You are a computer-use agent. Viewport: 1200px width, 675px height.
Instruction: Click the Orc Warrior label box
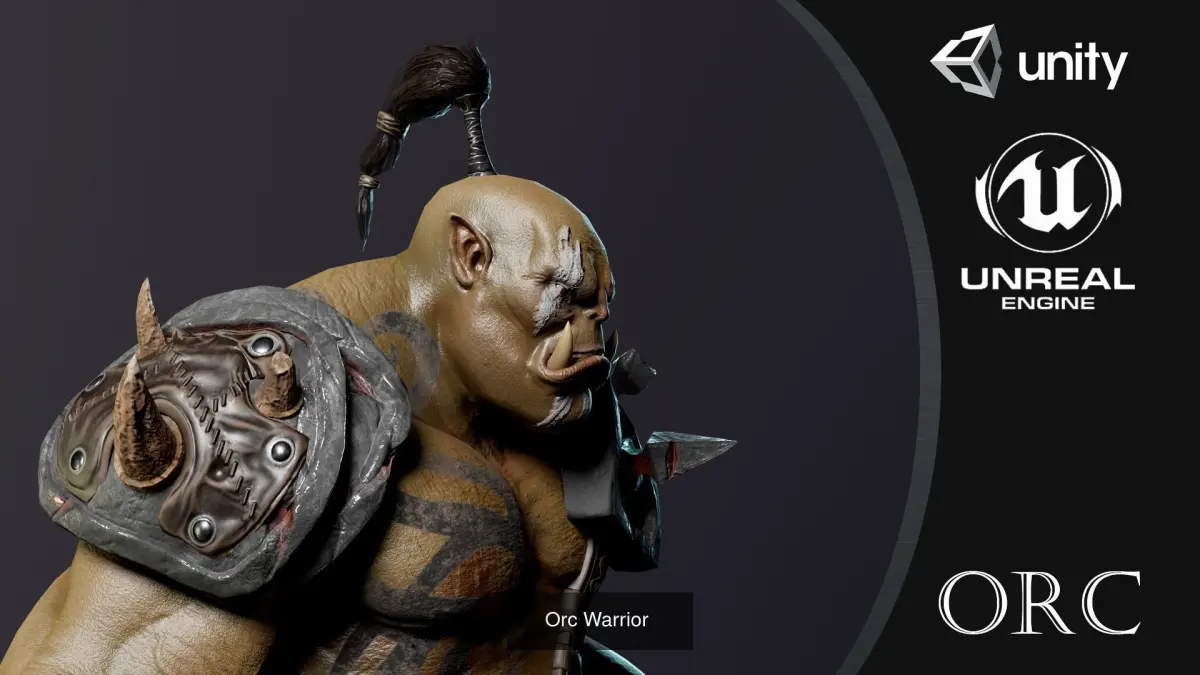coord(597,620)
